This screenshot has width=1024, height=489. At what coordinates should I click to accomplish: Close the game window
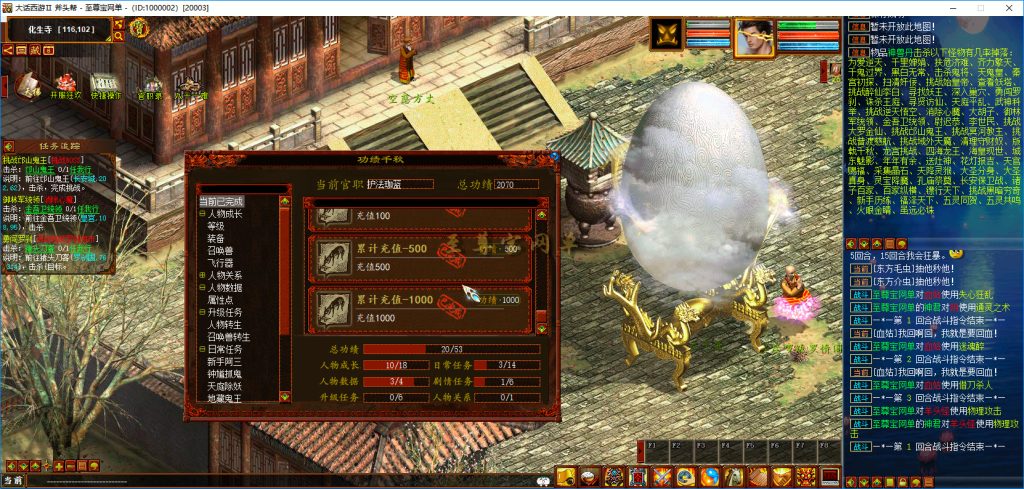click(1009, 8)
